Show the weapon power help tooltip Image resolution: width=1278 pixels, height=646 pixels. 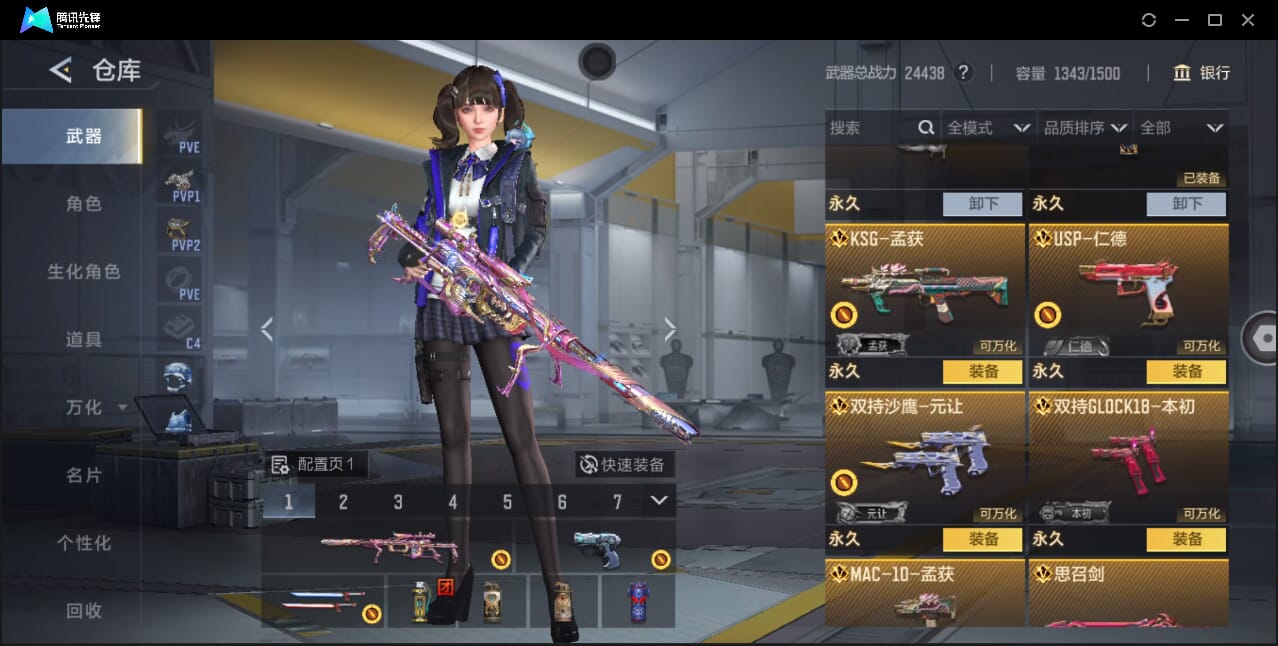coord(964,73)
